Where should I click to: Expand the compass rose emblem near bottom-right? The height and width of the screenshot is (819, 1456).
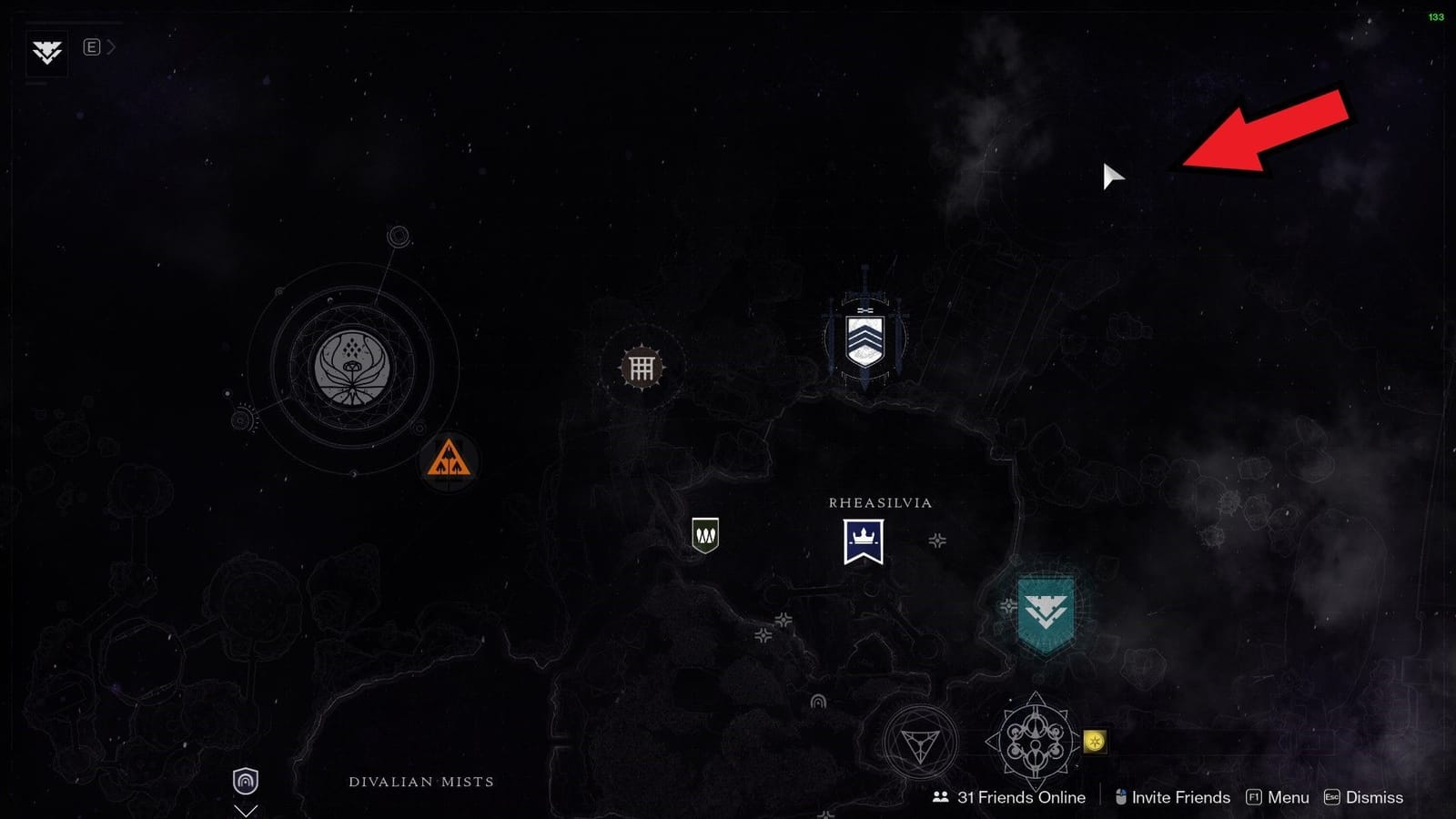pos(1035,739)
